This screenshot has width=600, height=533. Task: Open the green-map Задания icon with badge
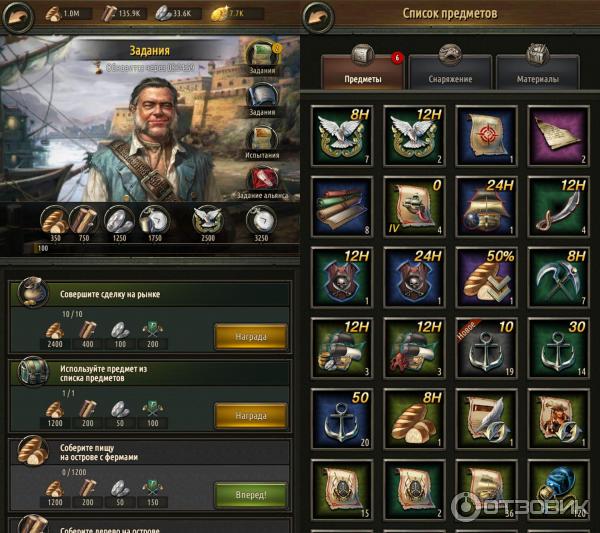263,56
